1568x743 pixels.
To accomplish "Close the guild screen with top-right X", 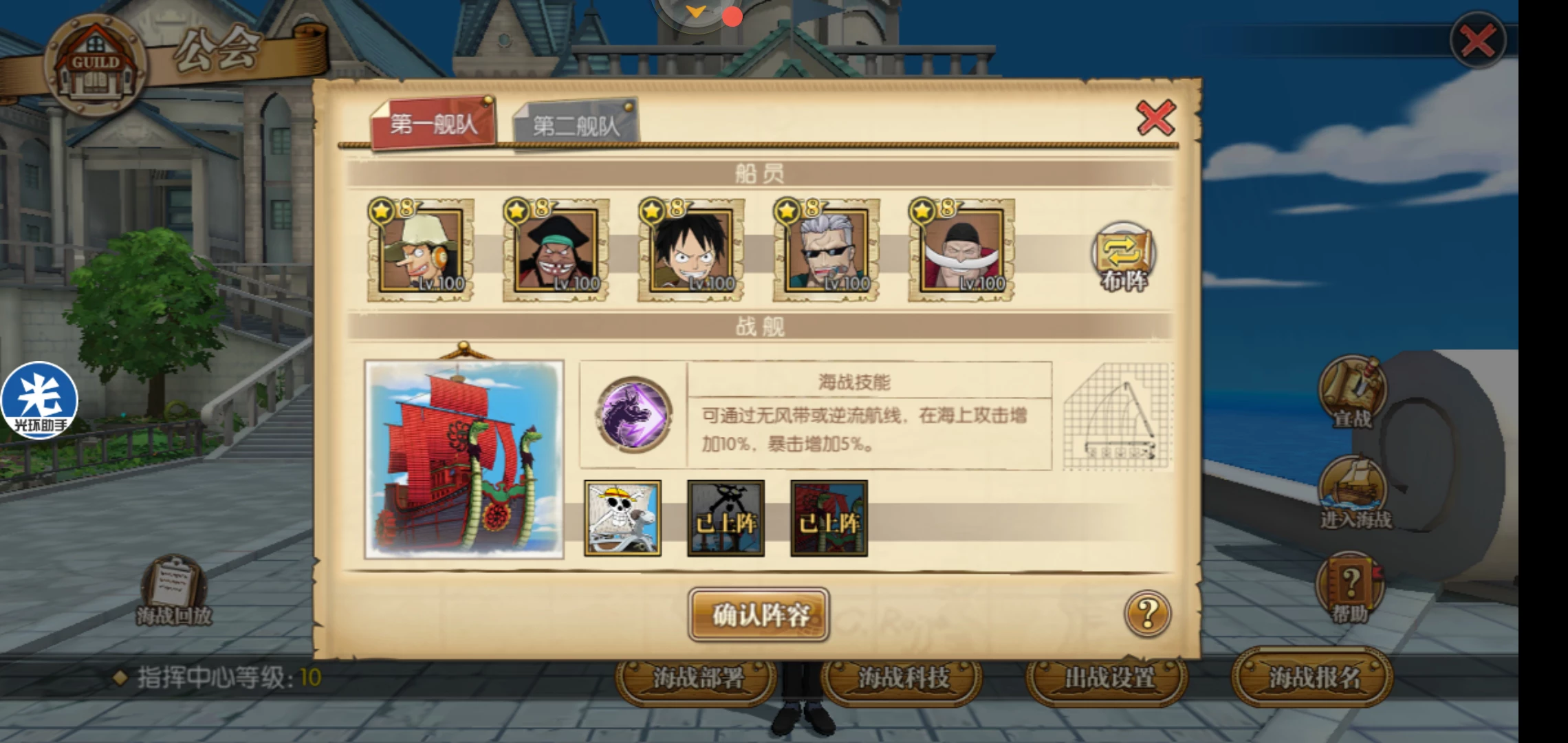I will pos(1477,41).
